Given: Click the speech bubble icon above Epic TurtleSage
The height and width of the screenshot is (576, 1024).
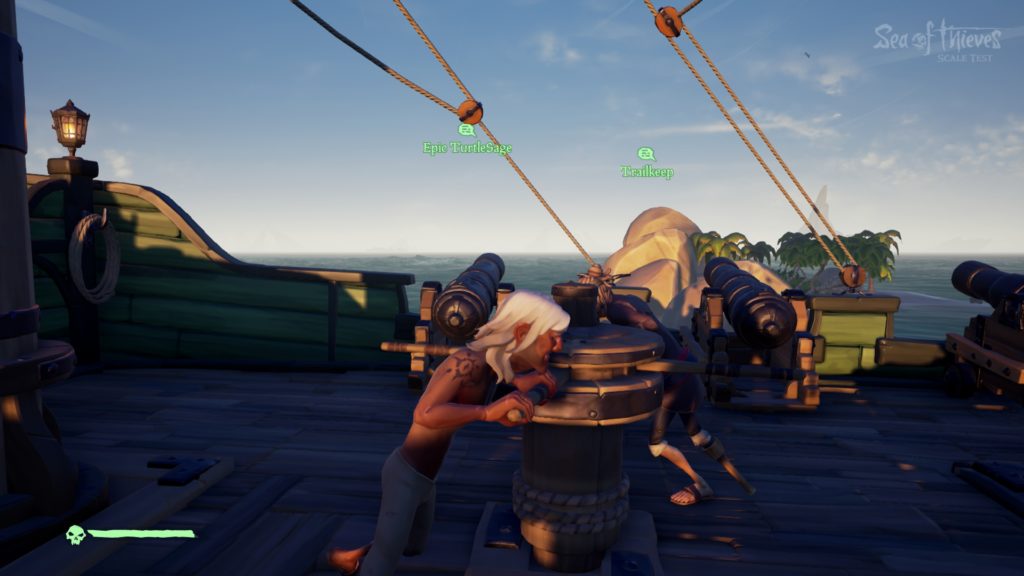Looking at the screenshot, I should pos(466,130).
